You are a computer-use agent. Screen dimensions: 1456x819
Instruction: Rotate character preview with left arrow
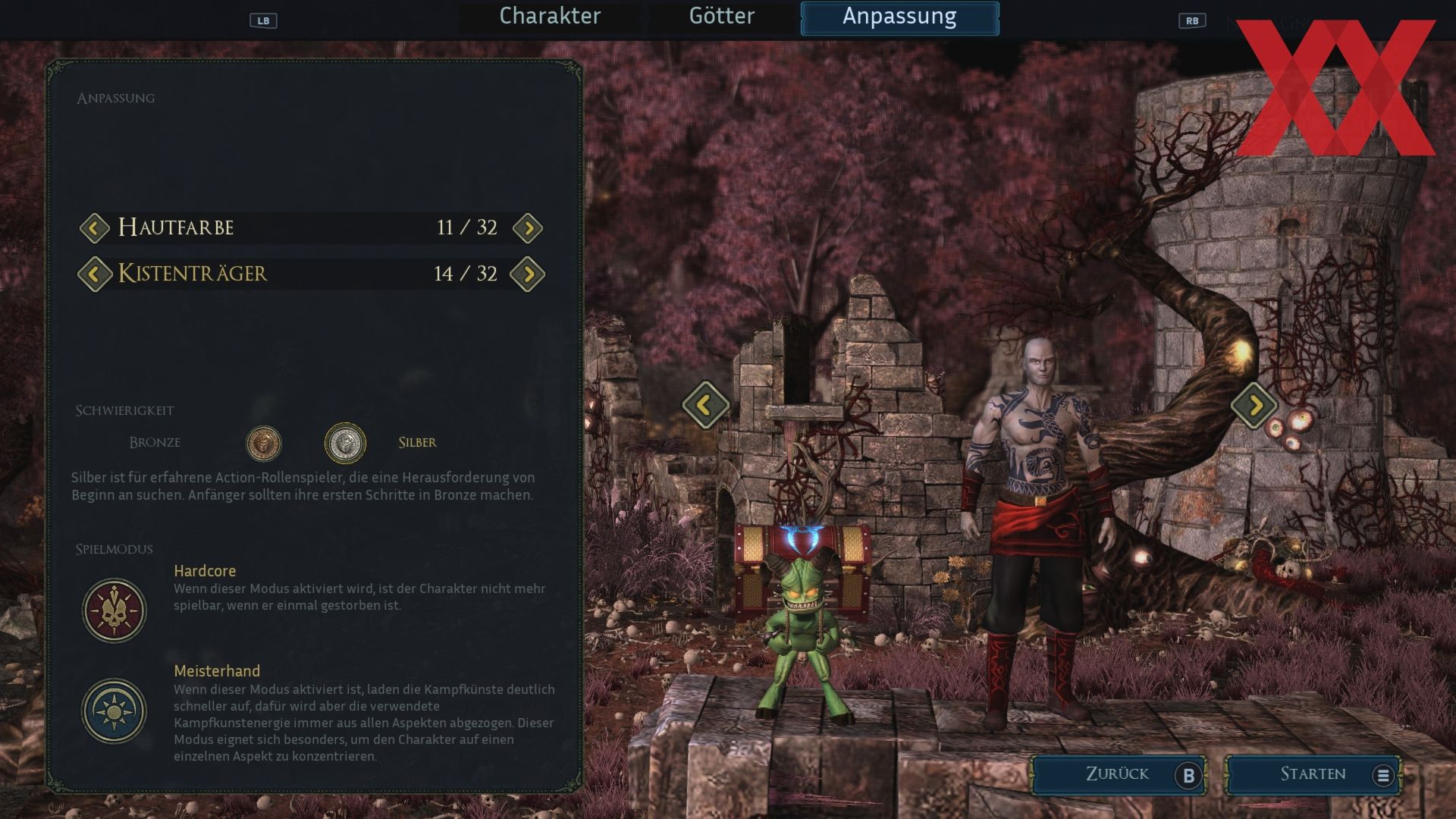705,405
